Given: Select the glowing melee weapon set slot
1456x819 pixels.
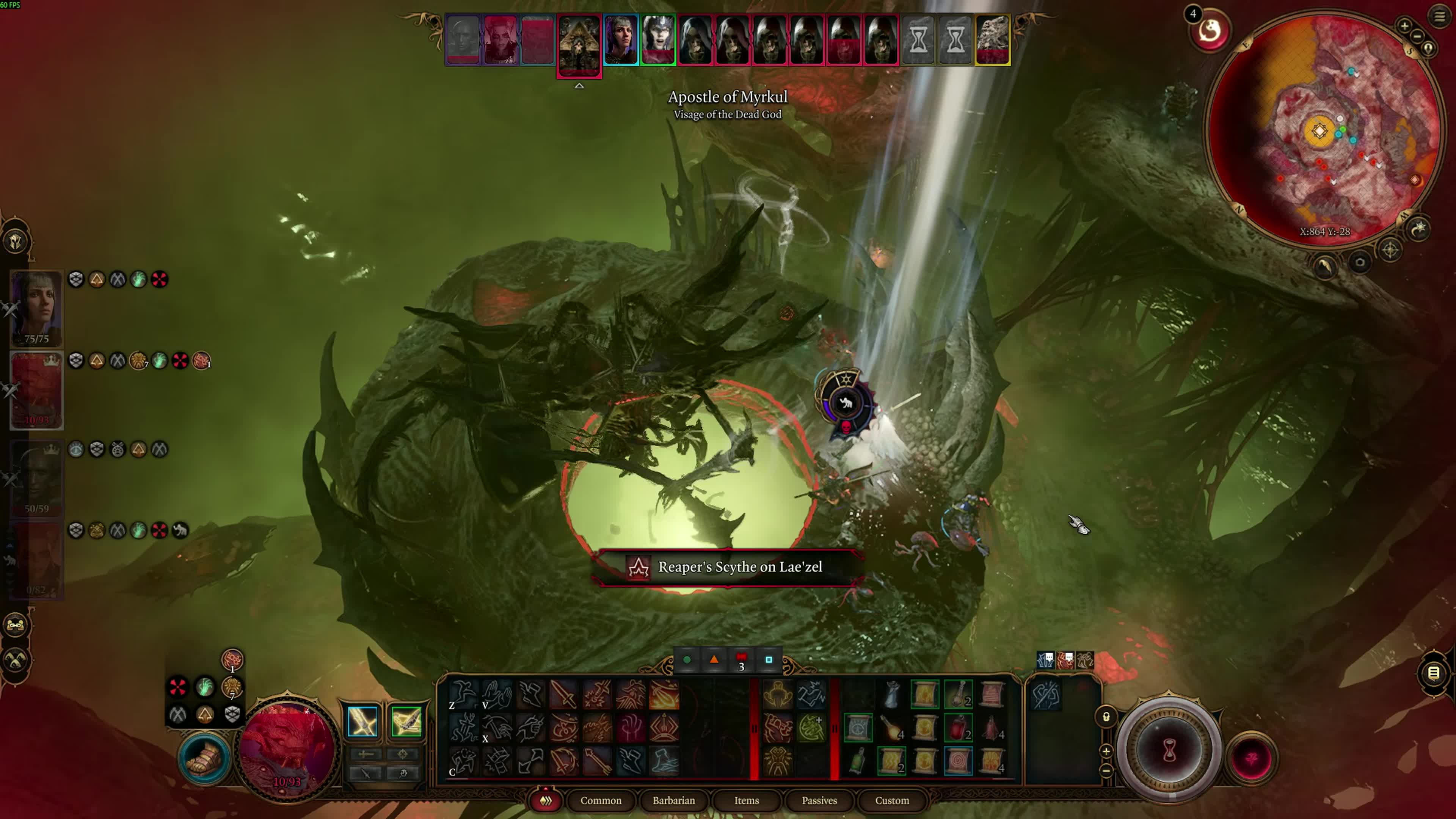Looking at the screenshot, I should (x=362, y=721).
